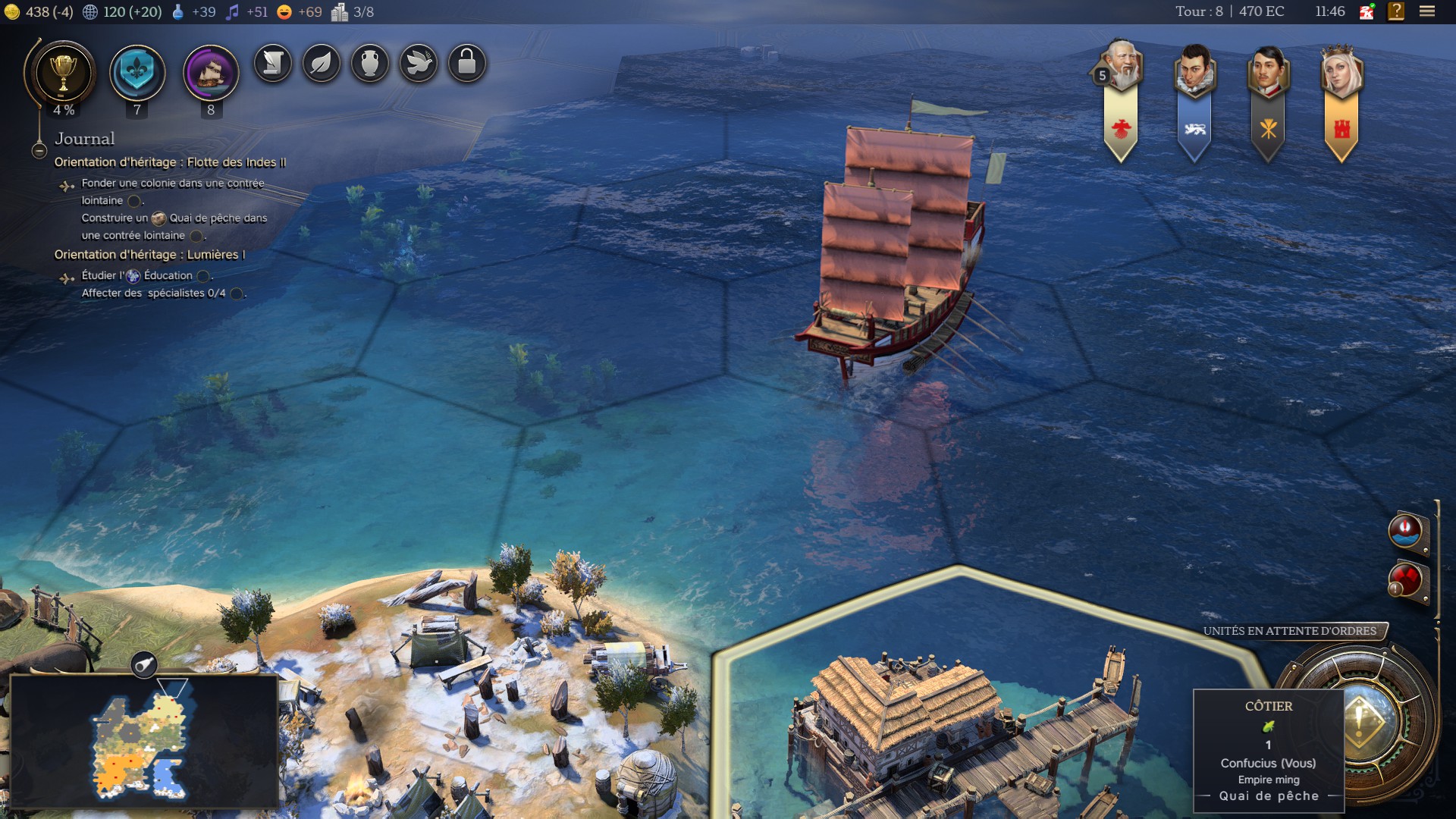The width and height of the screenshot is (1456, 819).
Task: Collapse the Journal panel
Action: [38, 149]
